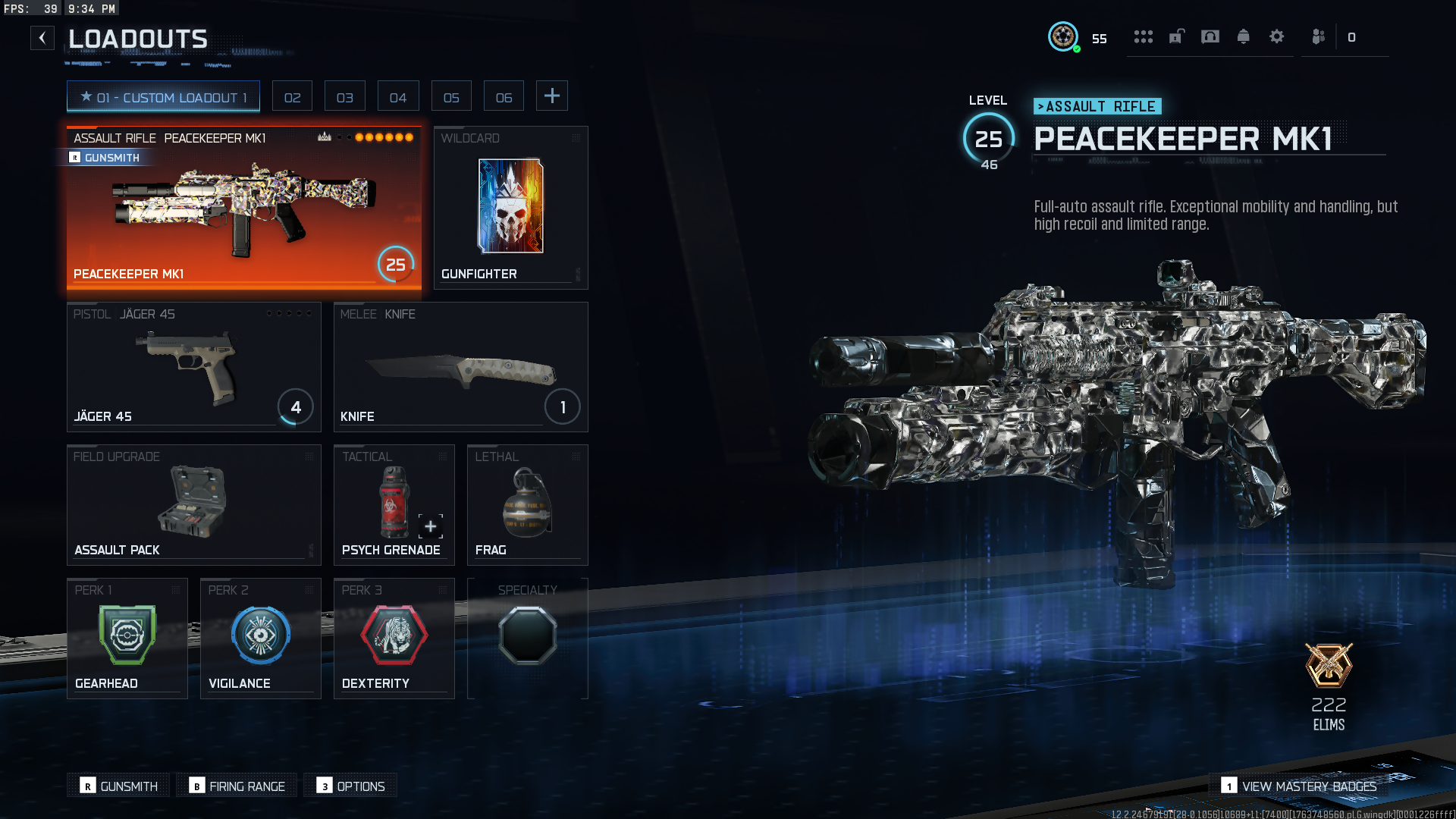Switch to loadout slot 02
This screenshot has width=1456, height=819.
coord(292,97)
